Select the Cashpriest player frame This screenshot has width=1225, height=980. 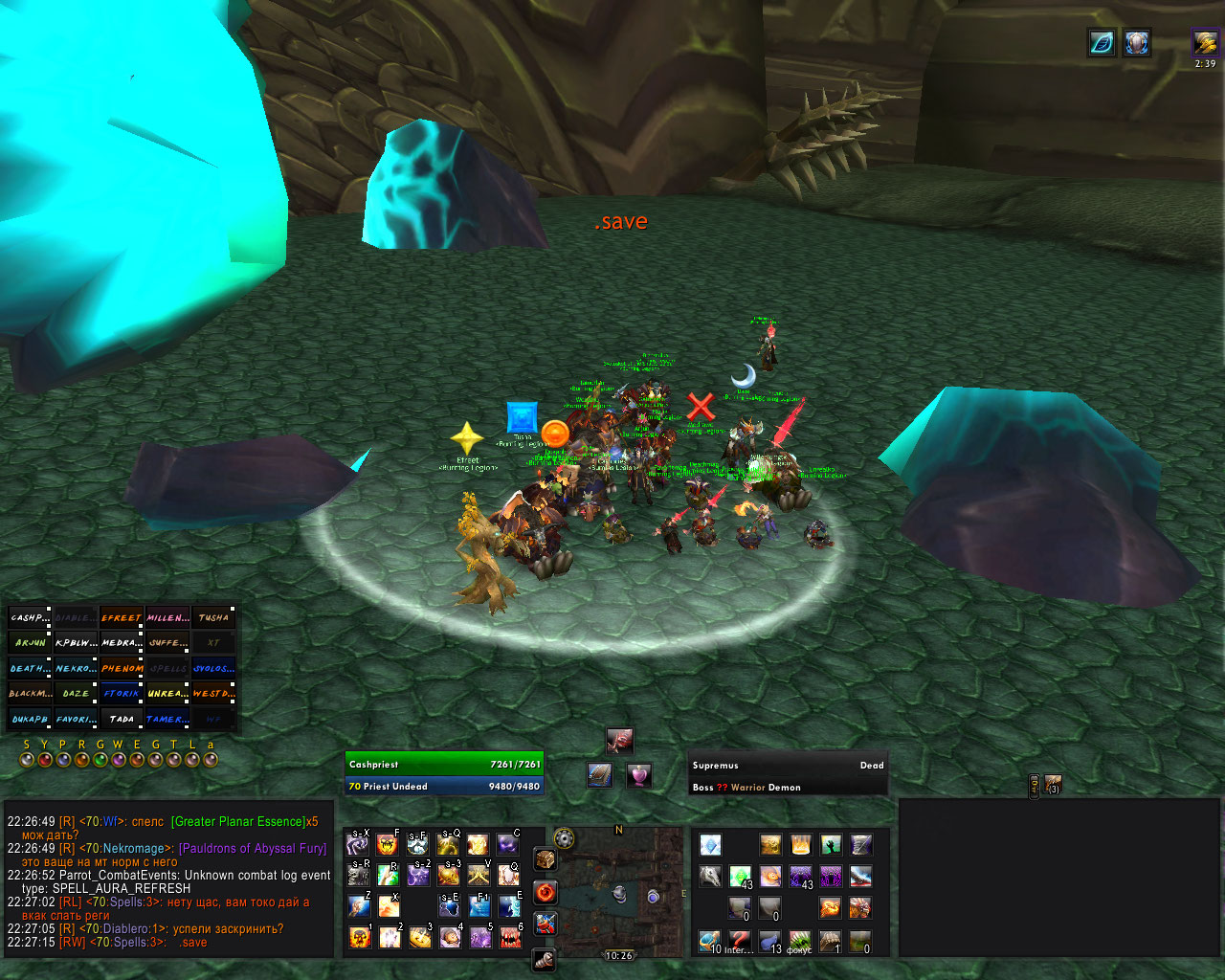pyautogui.click(x=444, y=765)
